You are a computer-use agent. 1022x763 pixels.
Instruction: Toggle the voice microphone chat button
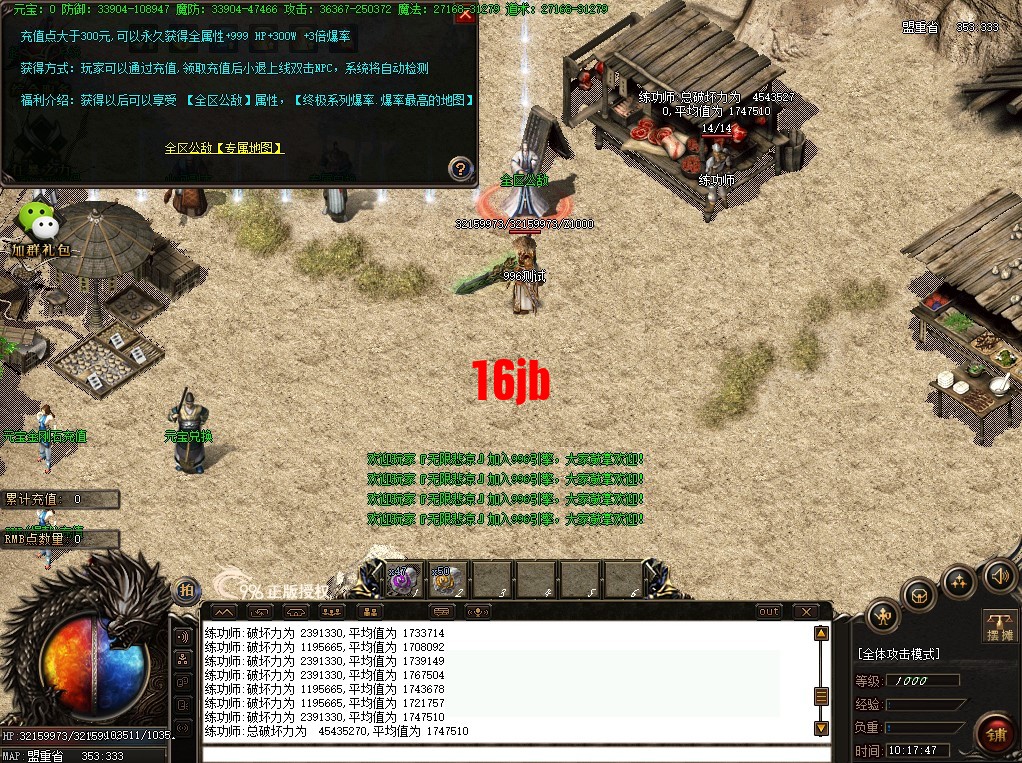pos(480,611)
